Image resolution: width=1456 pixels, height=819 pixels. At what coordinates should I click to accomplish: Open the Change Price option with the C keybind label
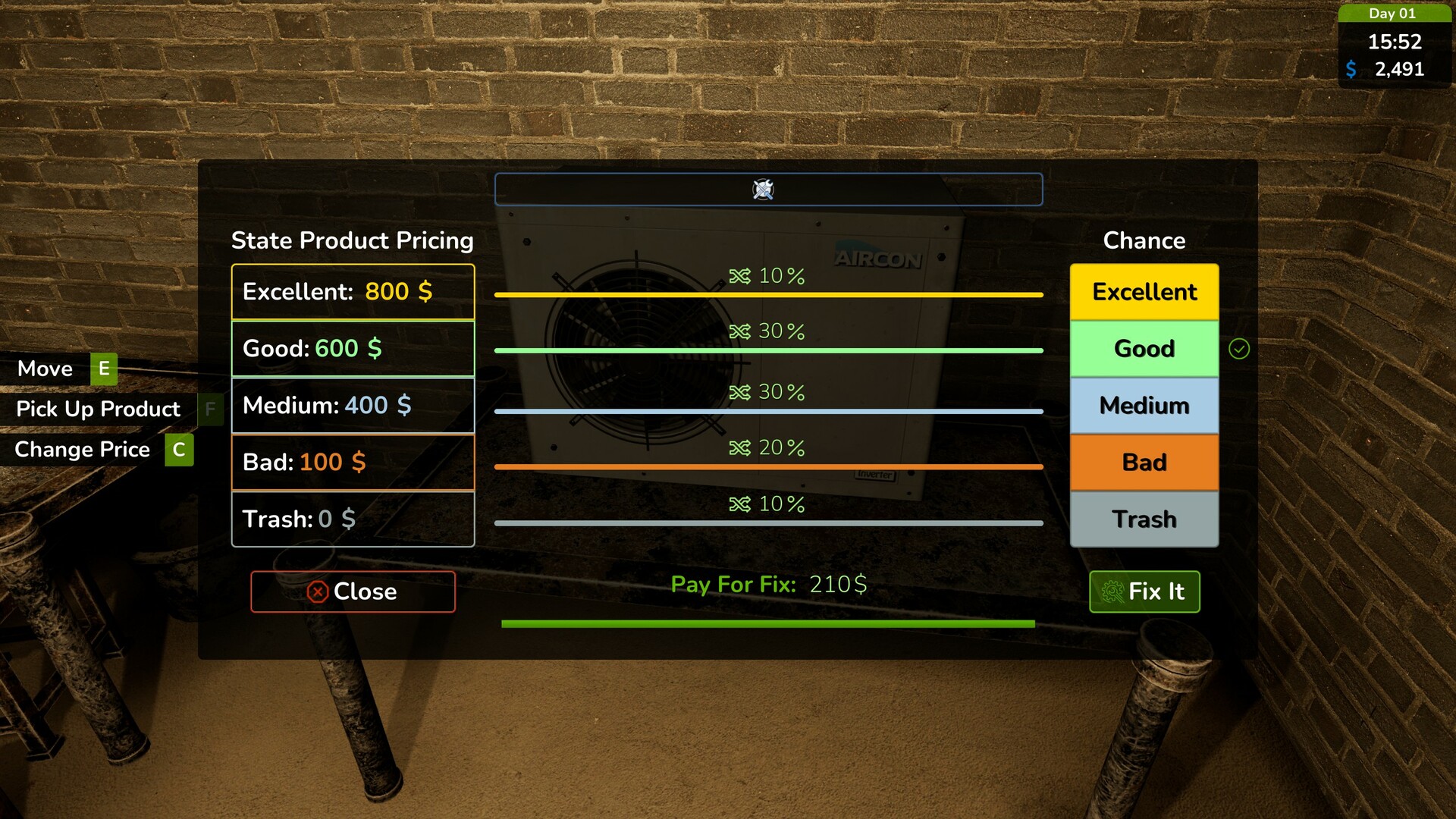click(177, 449)
